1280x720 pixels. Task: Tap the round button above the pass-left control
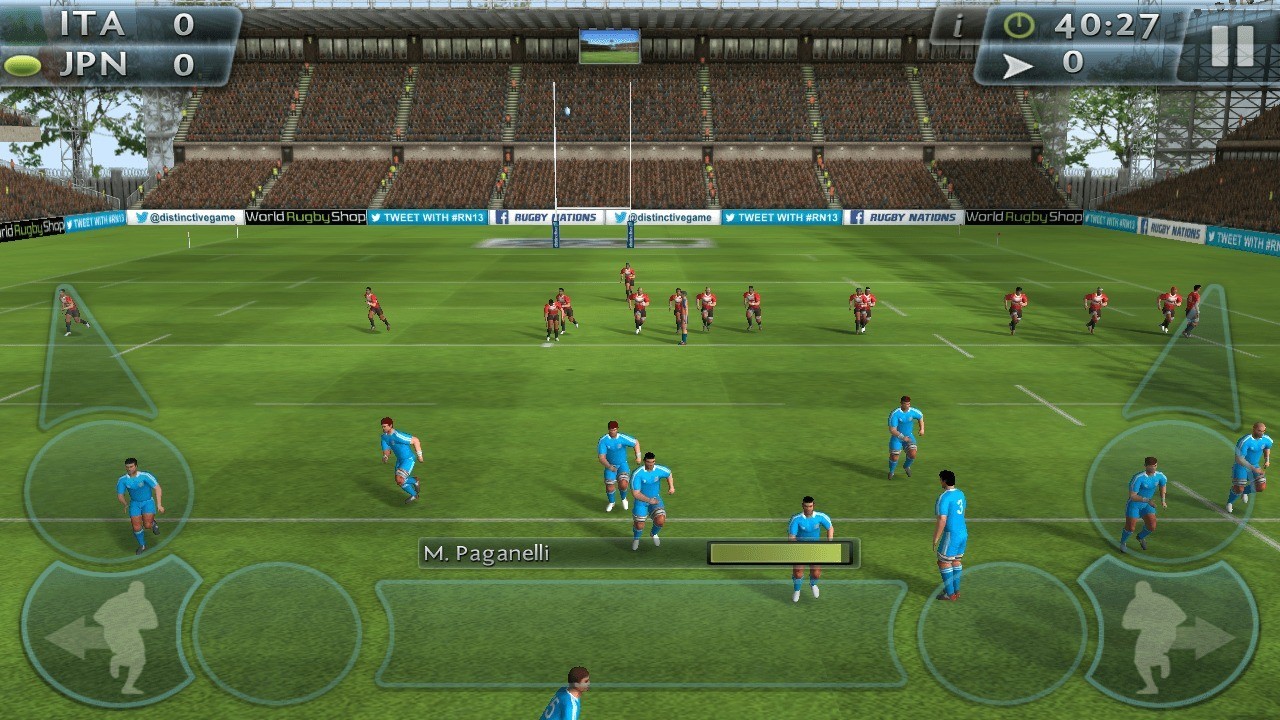click(108, 492)
